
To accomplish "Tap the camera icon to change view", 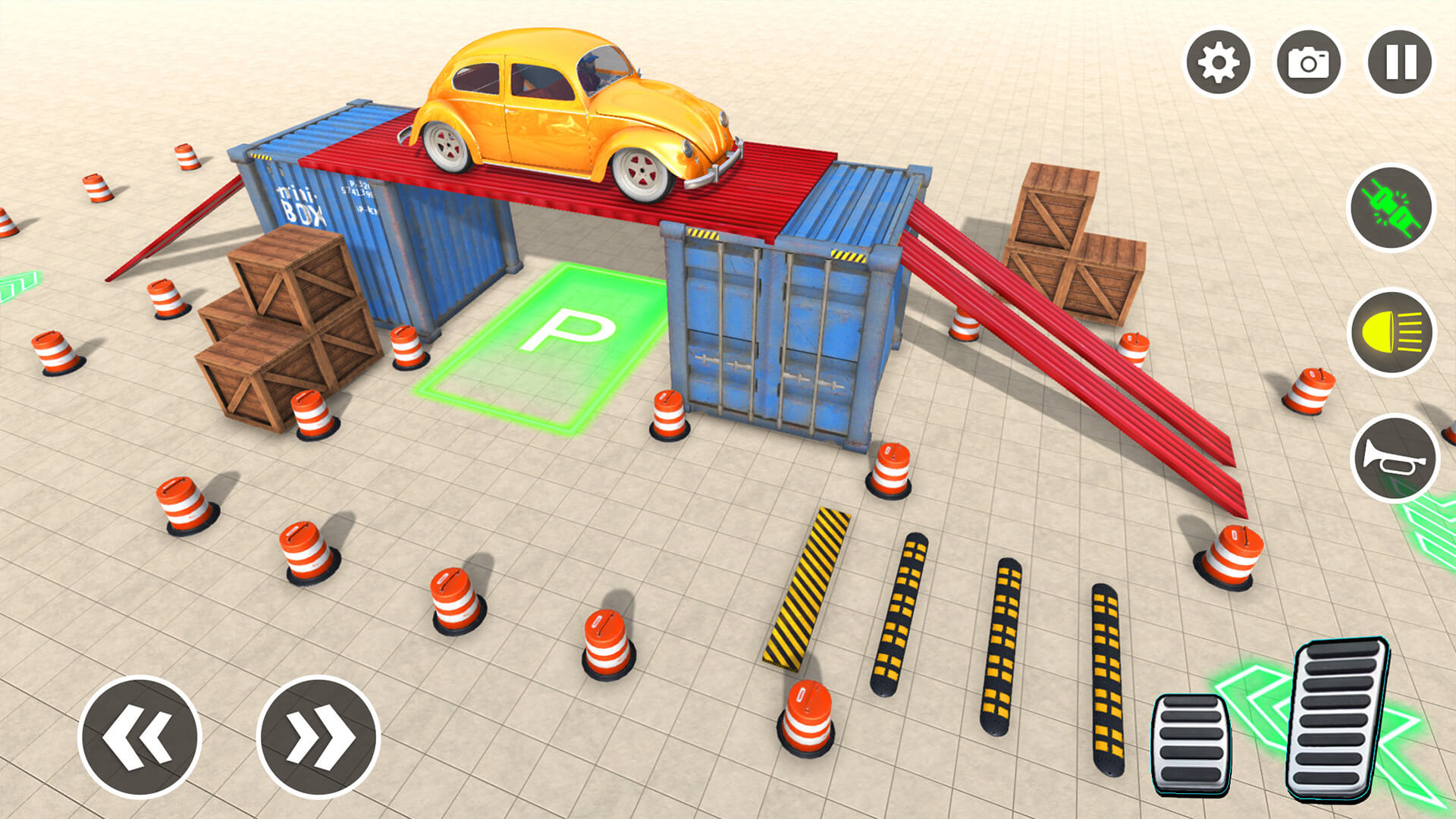I will [x=1310, y=61].
